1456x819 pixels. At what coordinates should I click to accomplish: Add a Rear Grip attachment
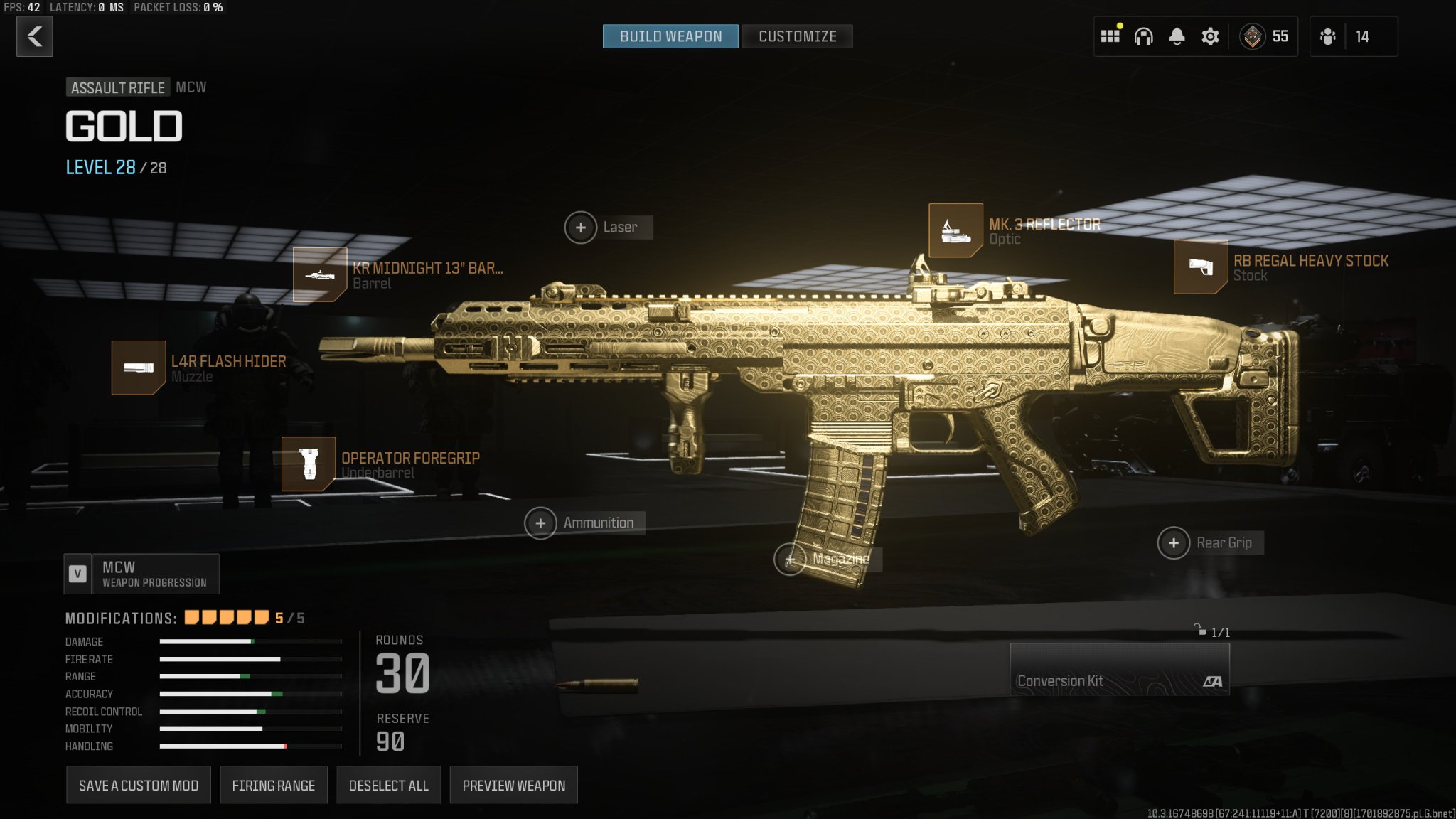(1174, 542)
